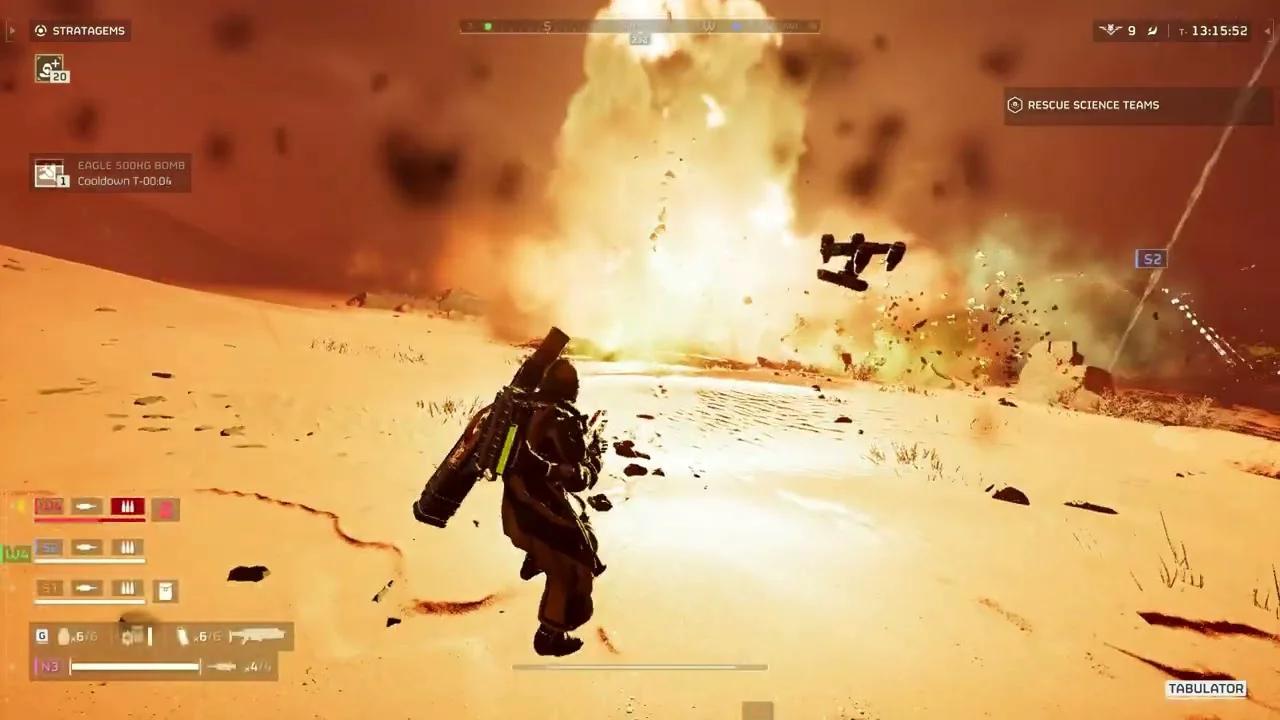Select the reinforcement wings icon near count 9

point(1110,30)
